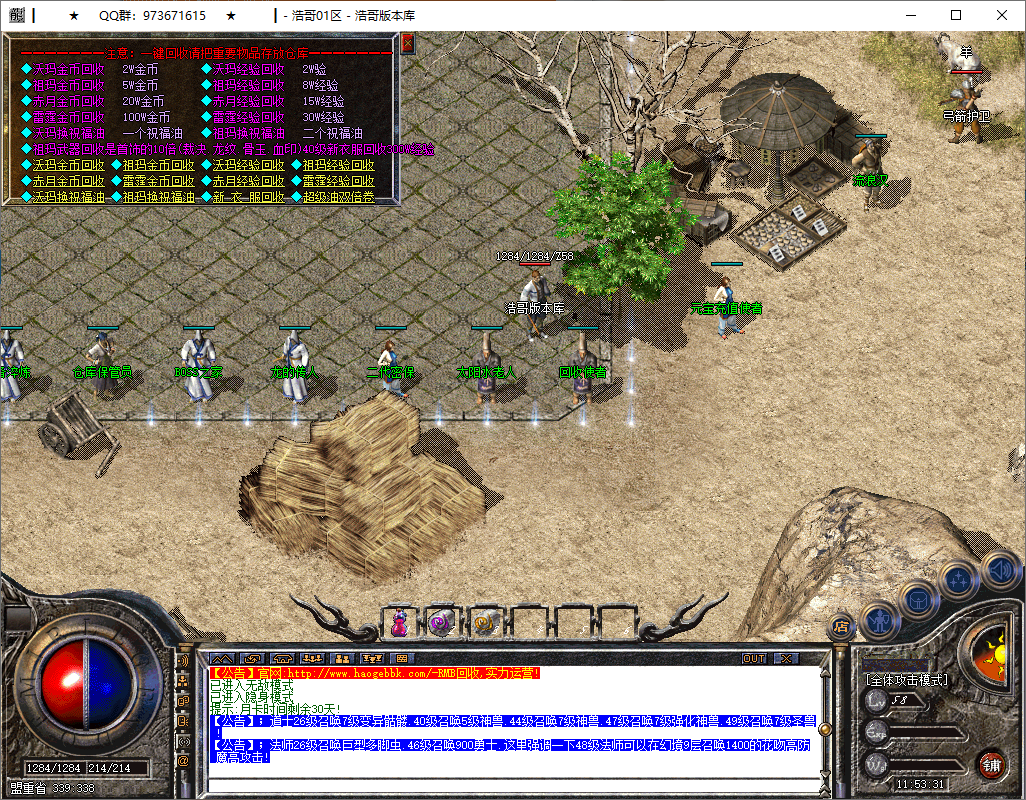Screen dimensions: 1026x800
Task: Open the skills sparkle round button
Action: tap(959, 578)
